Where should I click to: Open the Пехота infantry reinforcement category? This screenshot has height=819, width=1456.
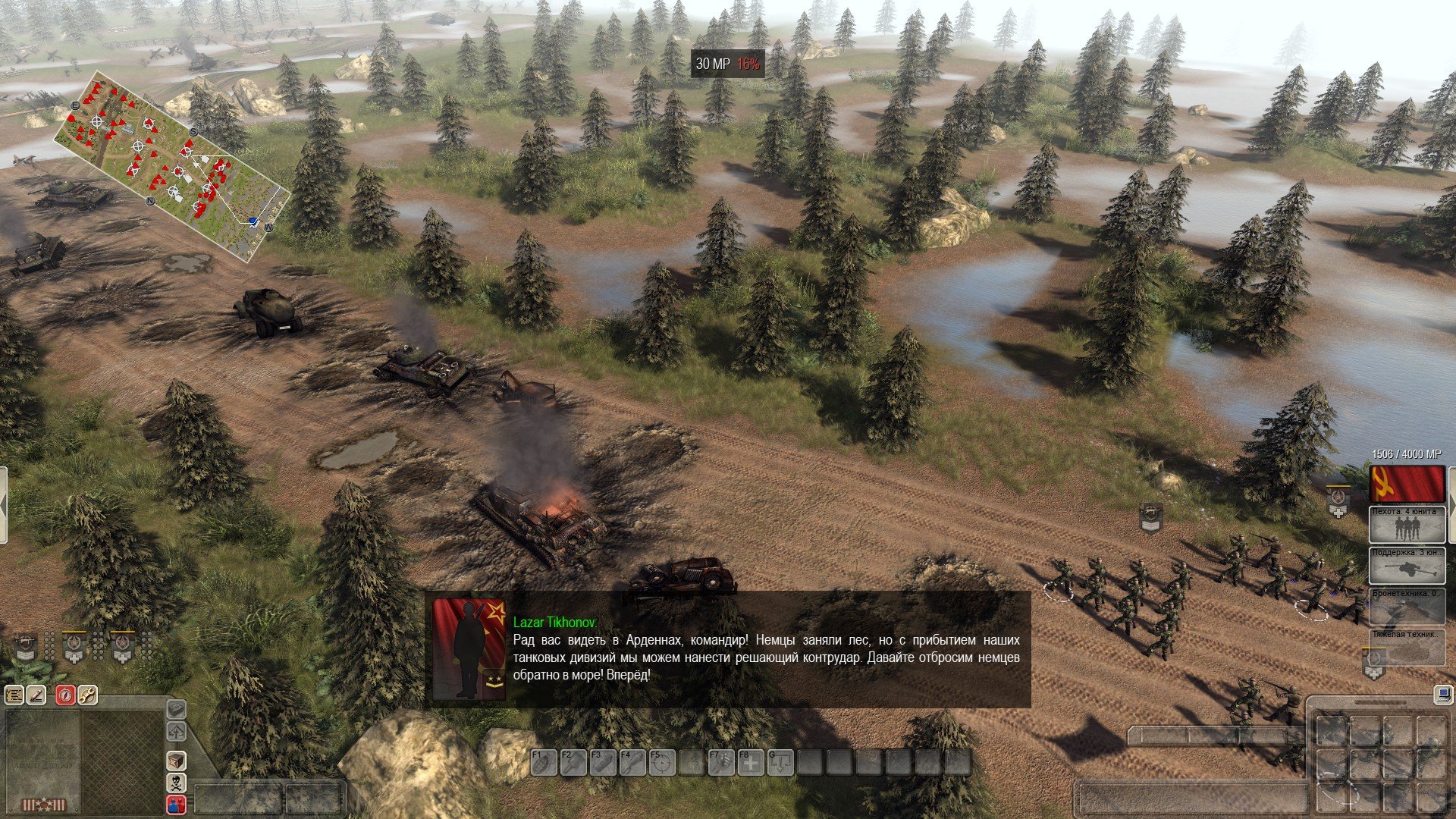1406,524
